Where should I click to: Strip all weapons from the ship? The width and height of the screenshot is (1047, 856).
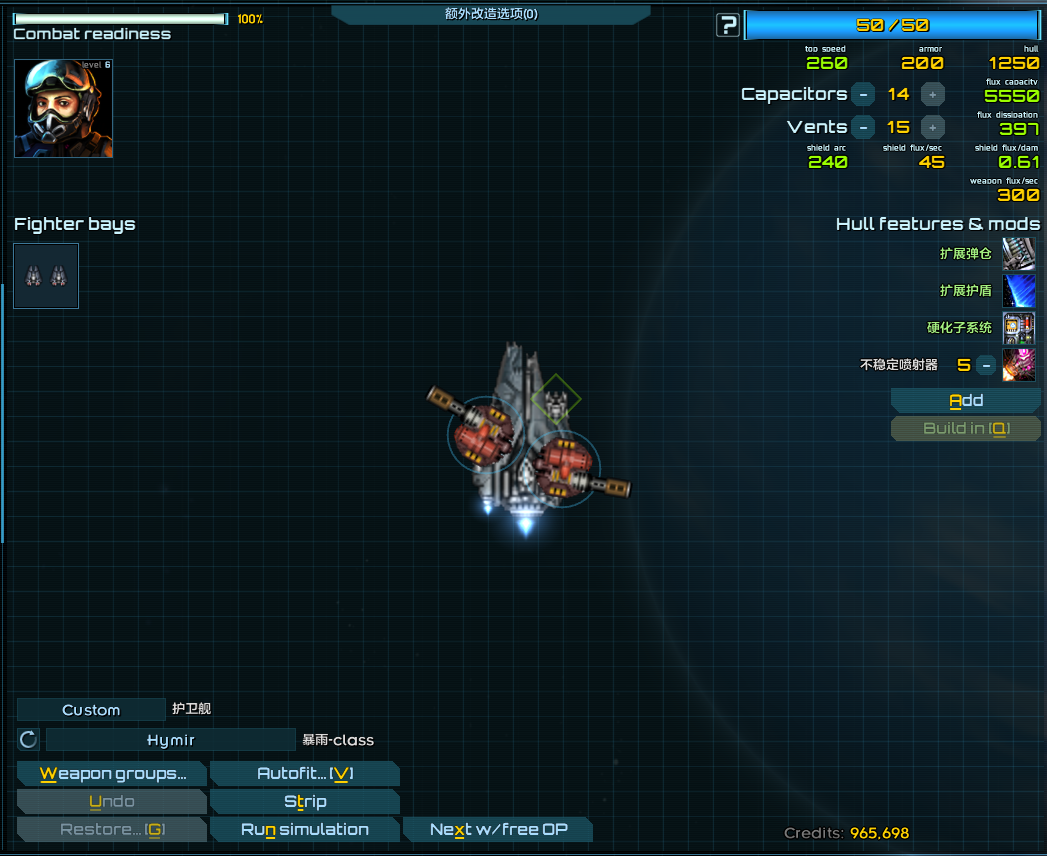[305, 802]
